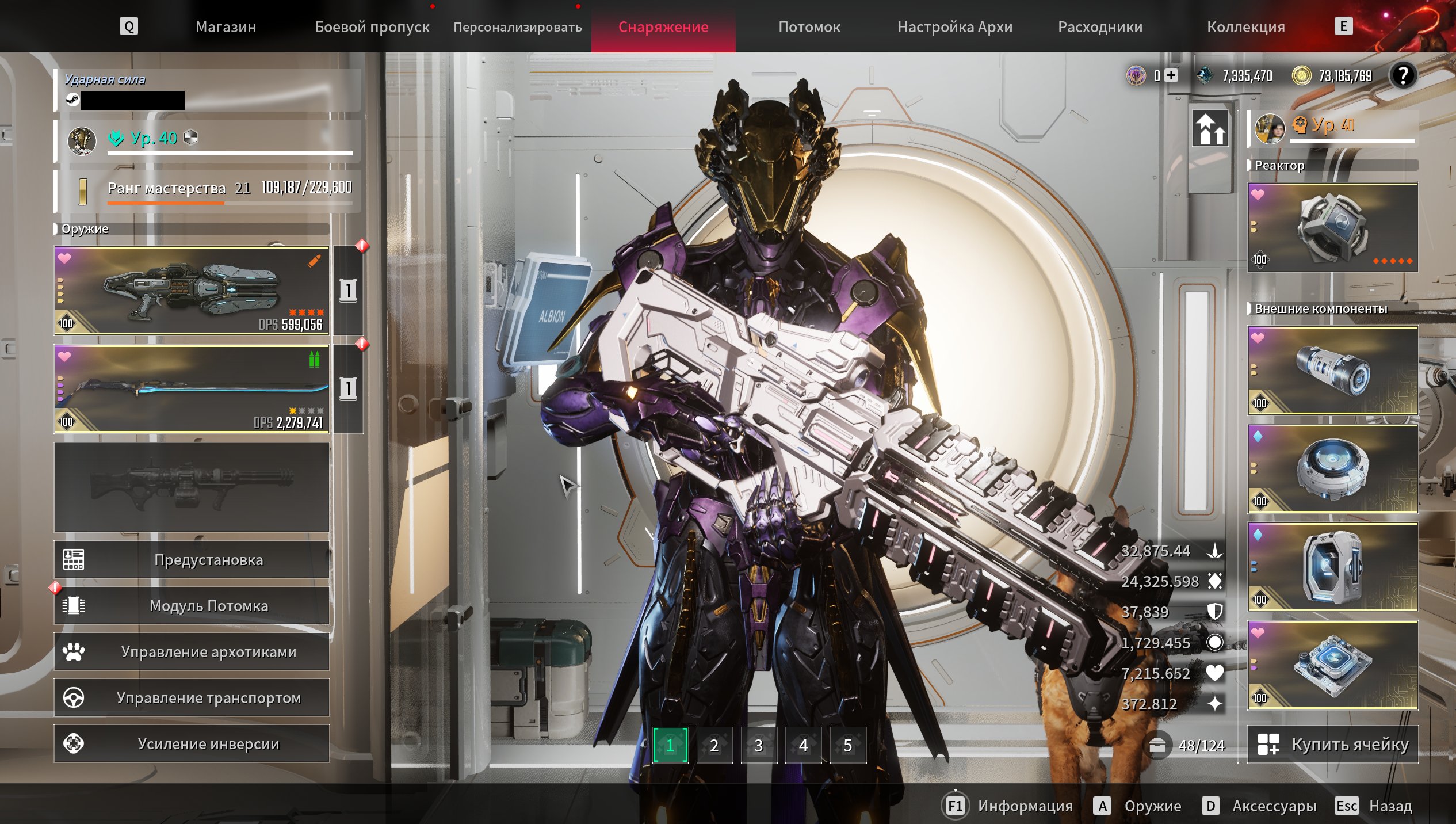Open the question mark help icon
Image resolution: width=1456 pixels, height=824 pixels.
tap(1403, 75)
